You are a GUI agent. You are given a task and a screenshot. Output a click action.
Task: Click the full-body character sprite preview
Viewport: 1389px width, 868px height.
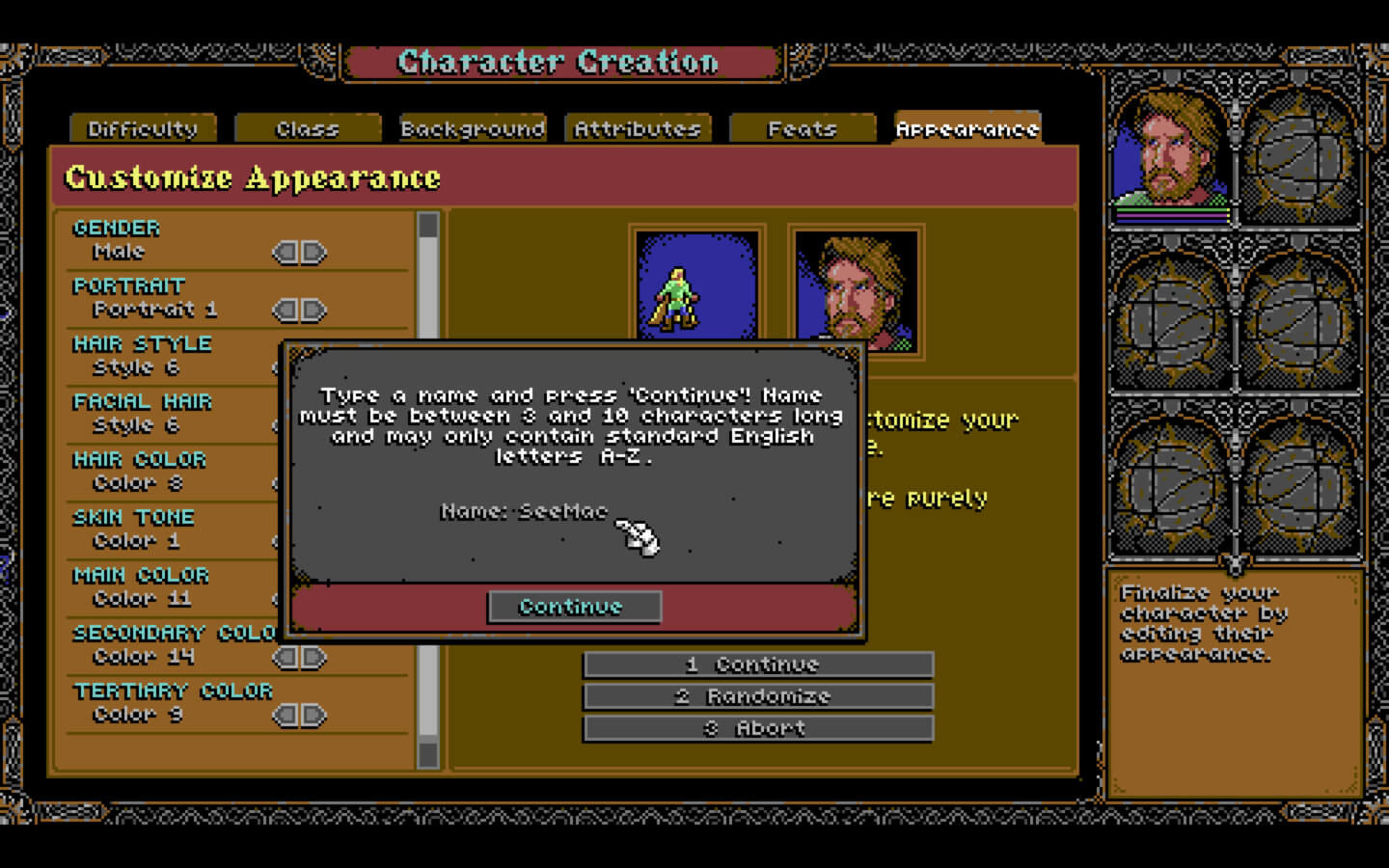(x=696, y=289)
